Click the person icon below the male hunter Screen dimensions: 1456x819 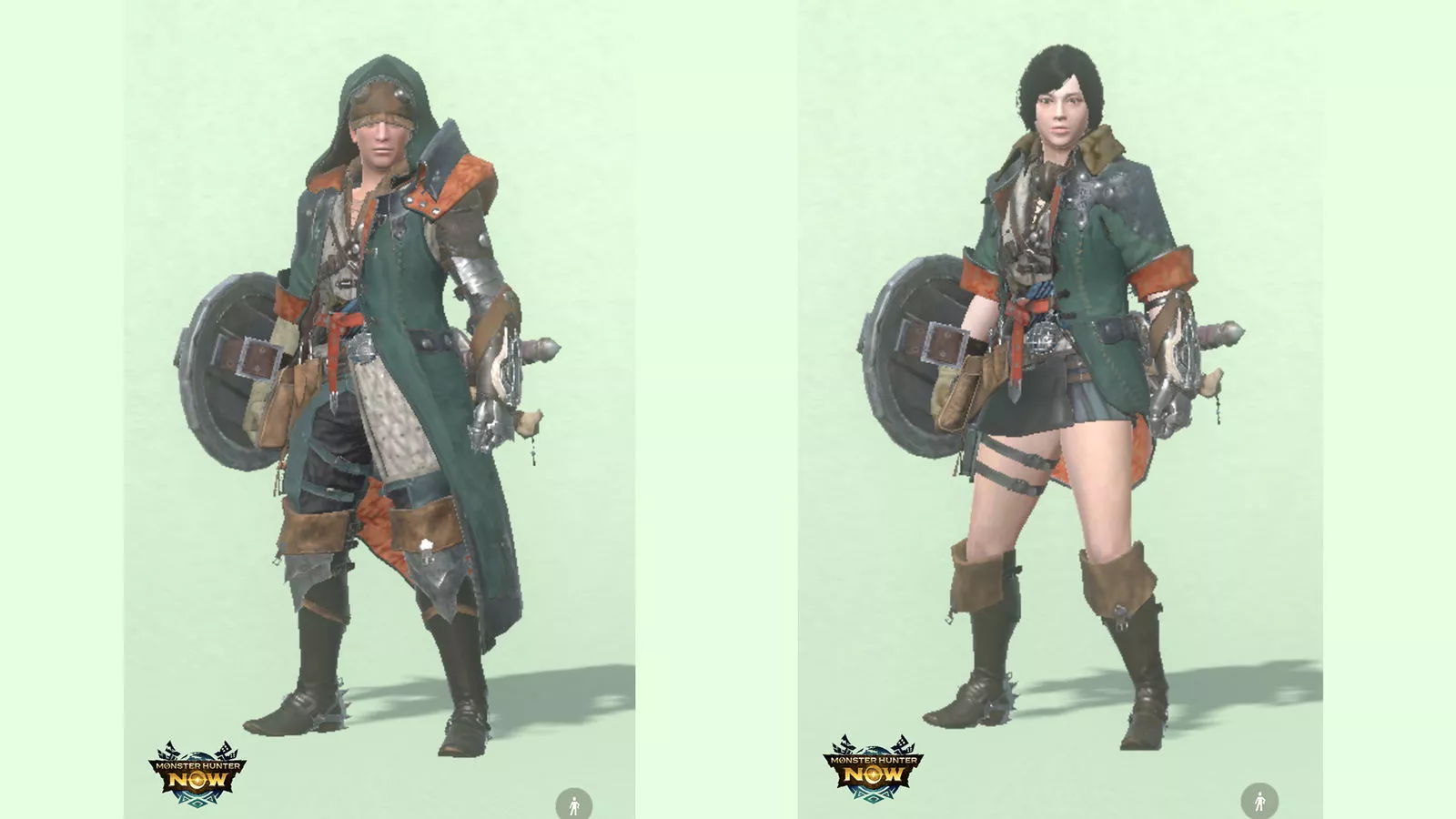tap(574, 803)
